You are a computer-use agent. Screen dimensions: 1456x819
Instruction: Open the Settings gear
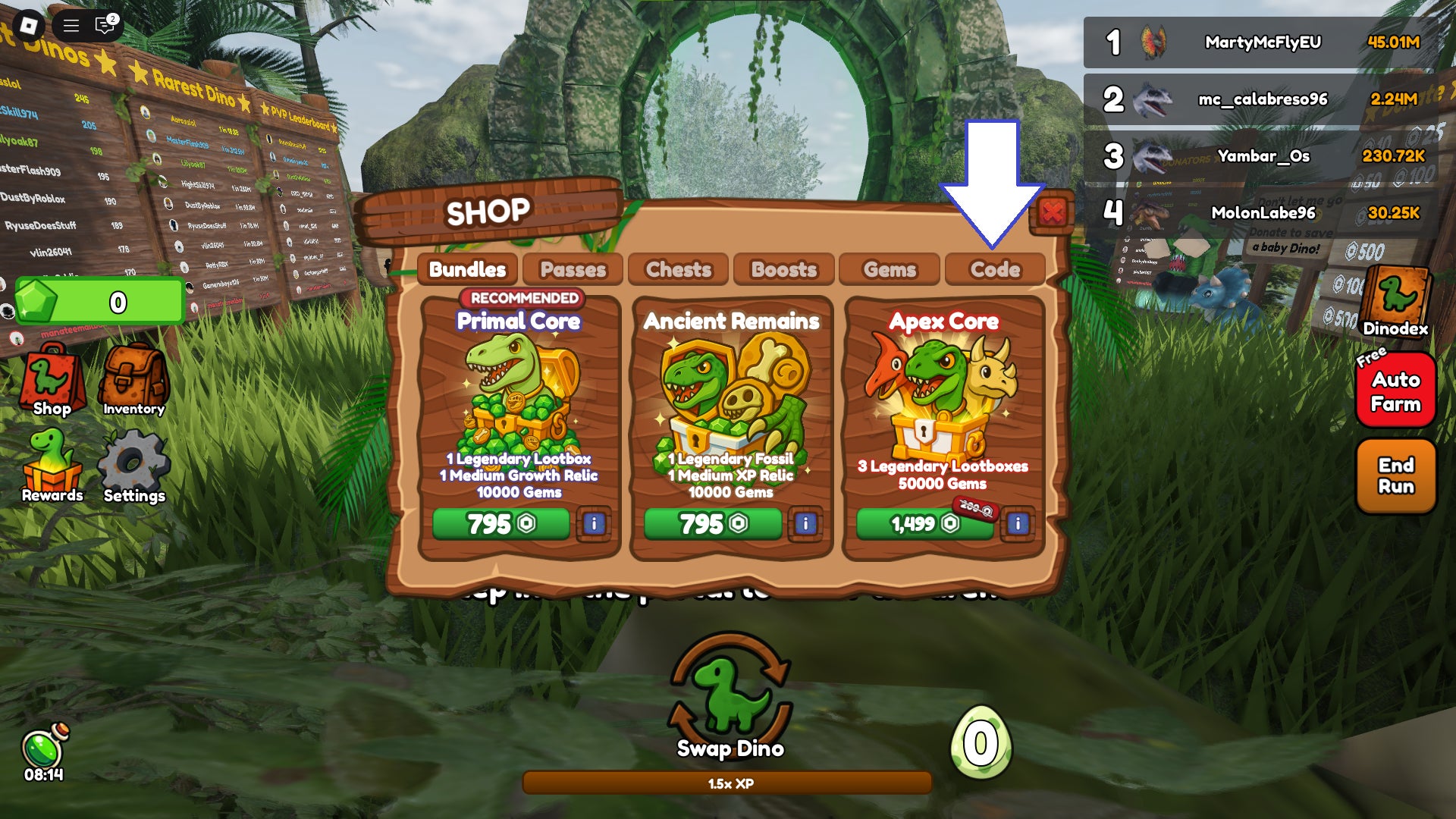133,466
